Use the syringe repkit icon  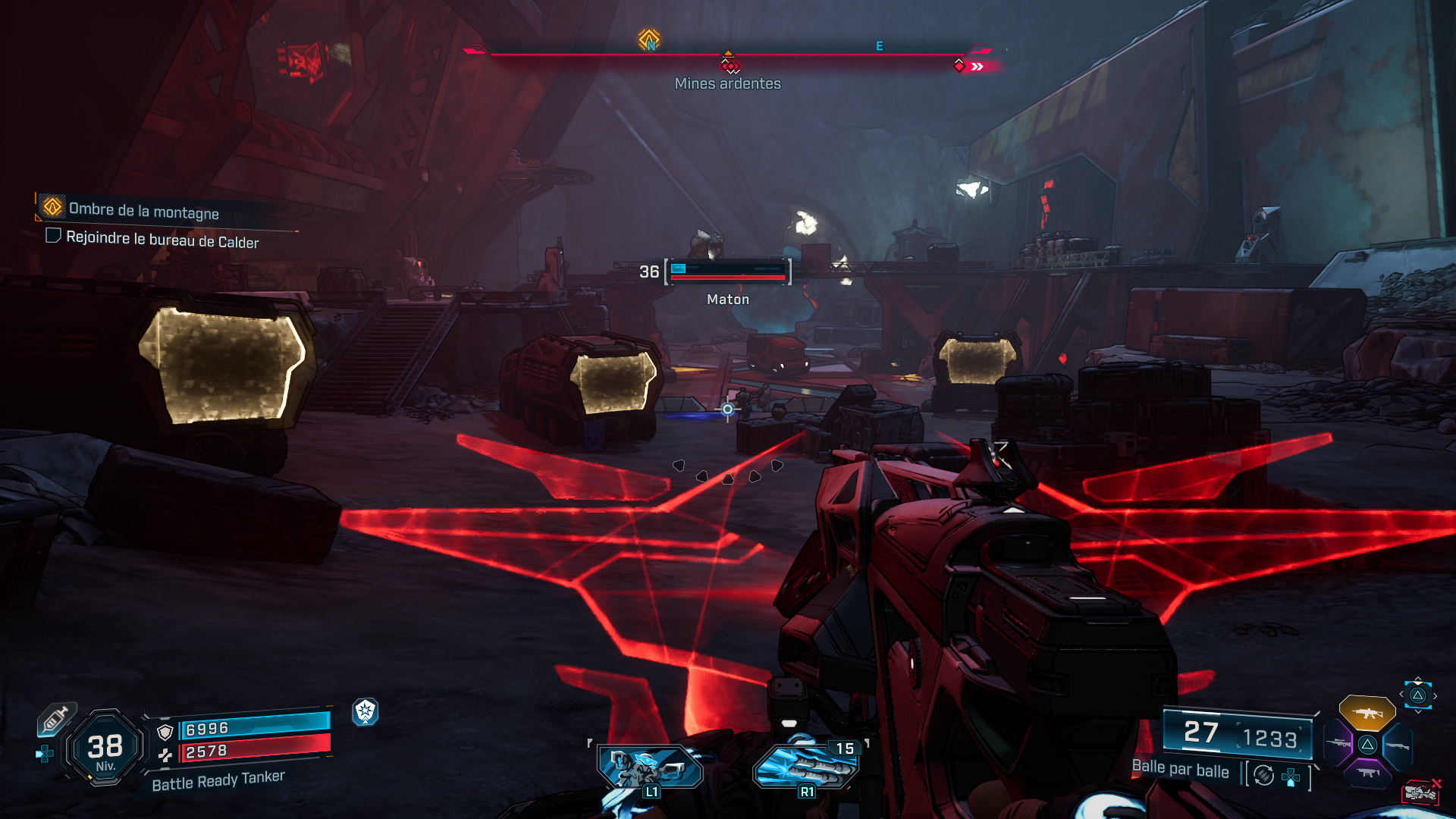pyautogui.click(x=55, y=719)
